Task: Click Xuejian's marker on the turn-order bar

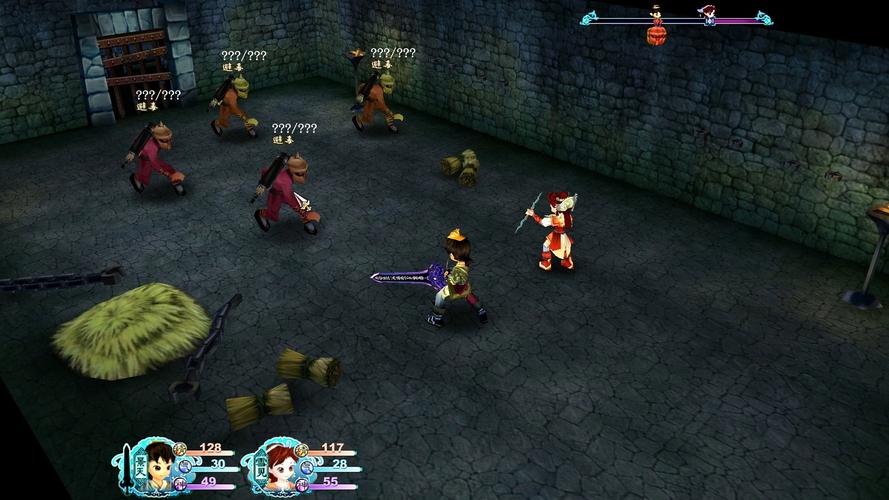Action: (x=708, y=15)
